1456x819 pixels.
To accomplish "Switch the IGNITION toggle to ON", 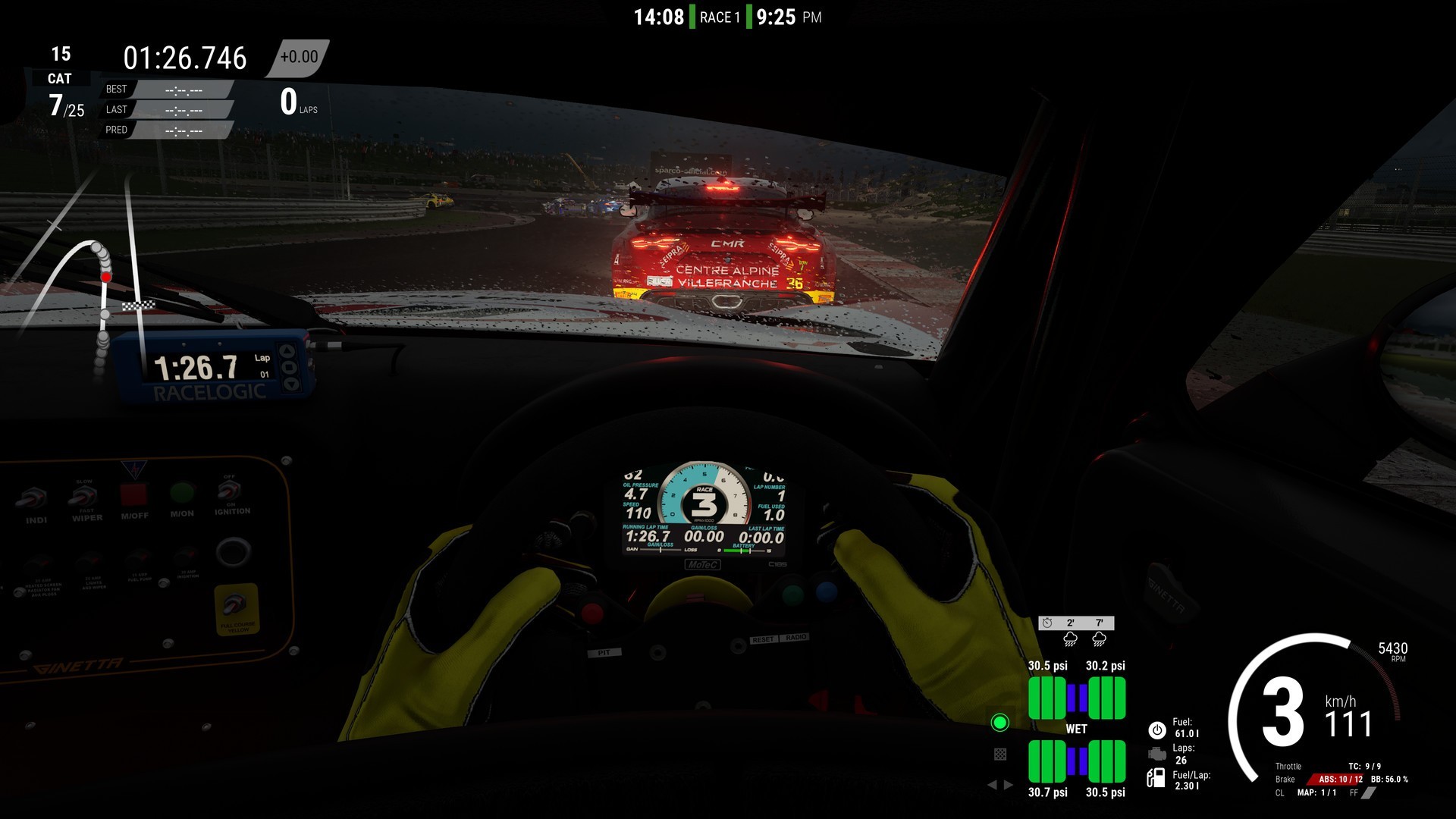I will [x=228, y=491].
